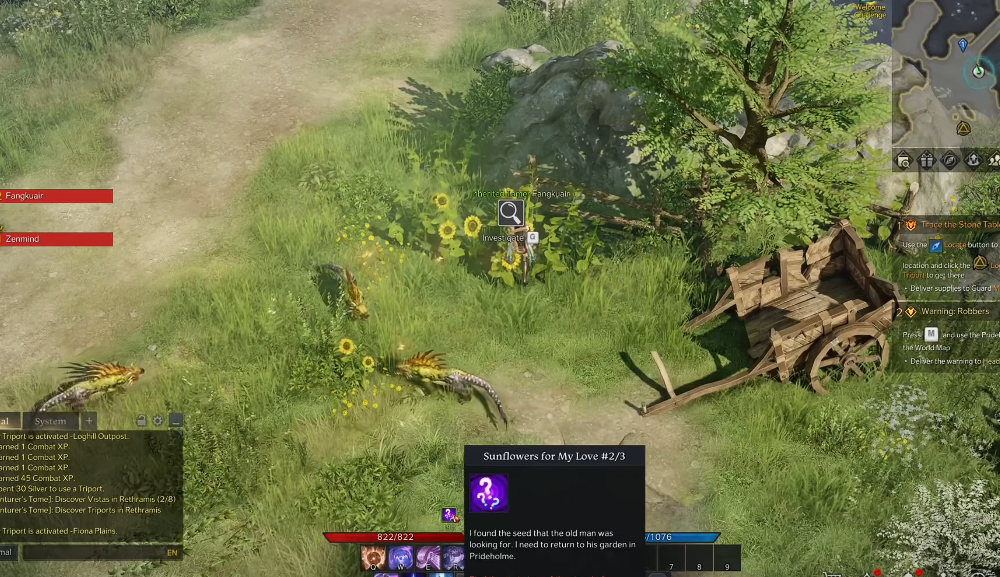The width and height of the screenshot is (1000, 577).
Task: Click the Investigate magnifying glass prompt icon
Action: 510,212
